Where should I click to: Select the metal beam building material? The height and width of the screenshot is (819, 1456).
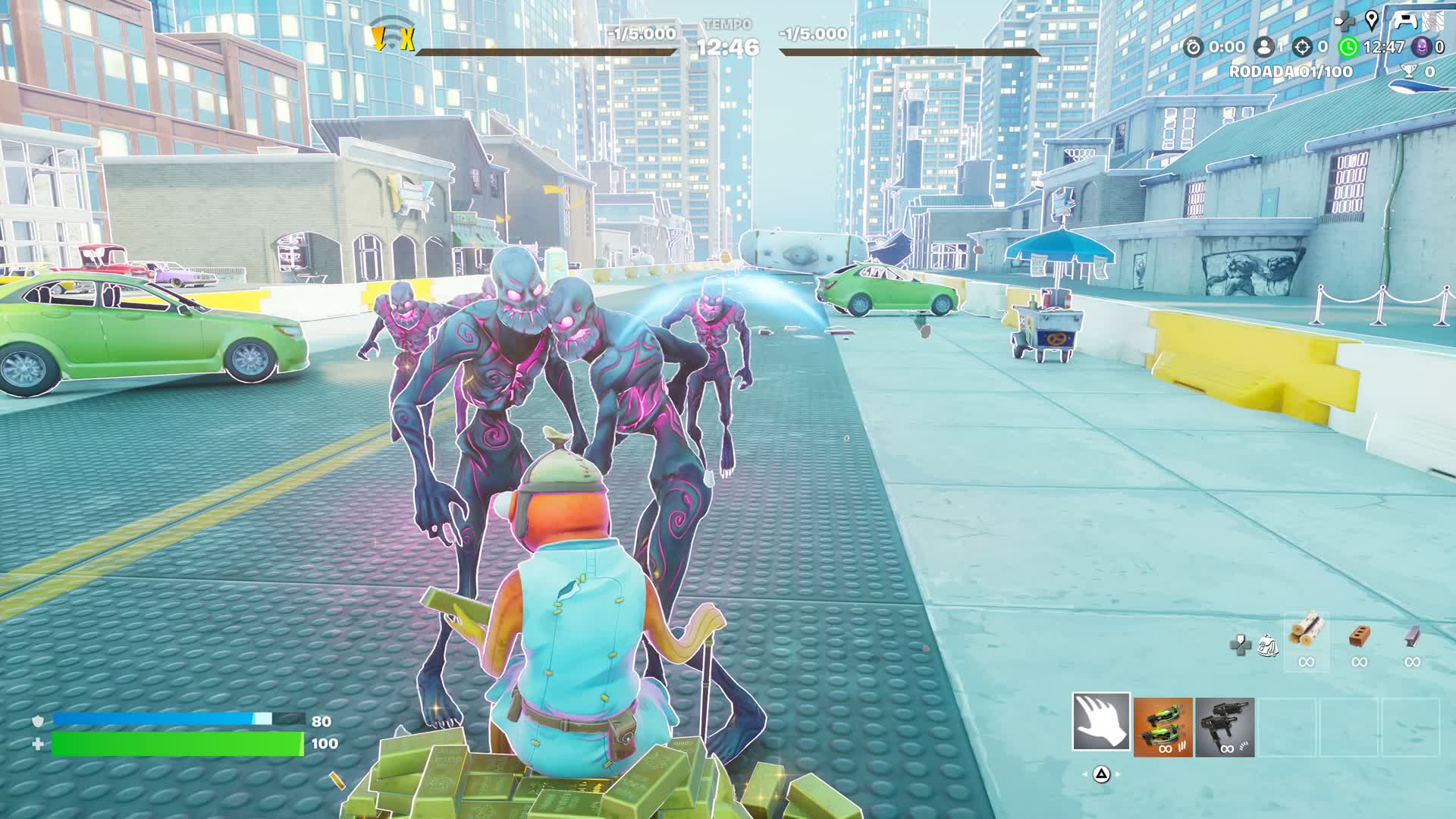[1411, 635]
